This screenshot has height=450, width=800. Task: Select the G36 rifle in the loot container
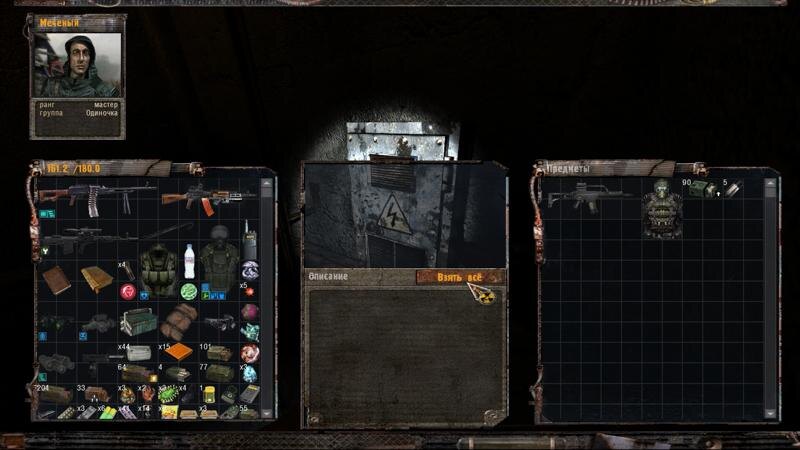point(585,196)
